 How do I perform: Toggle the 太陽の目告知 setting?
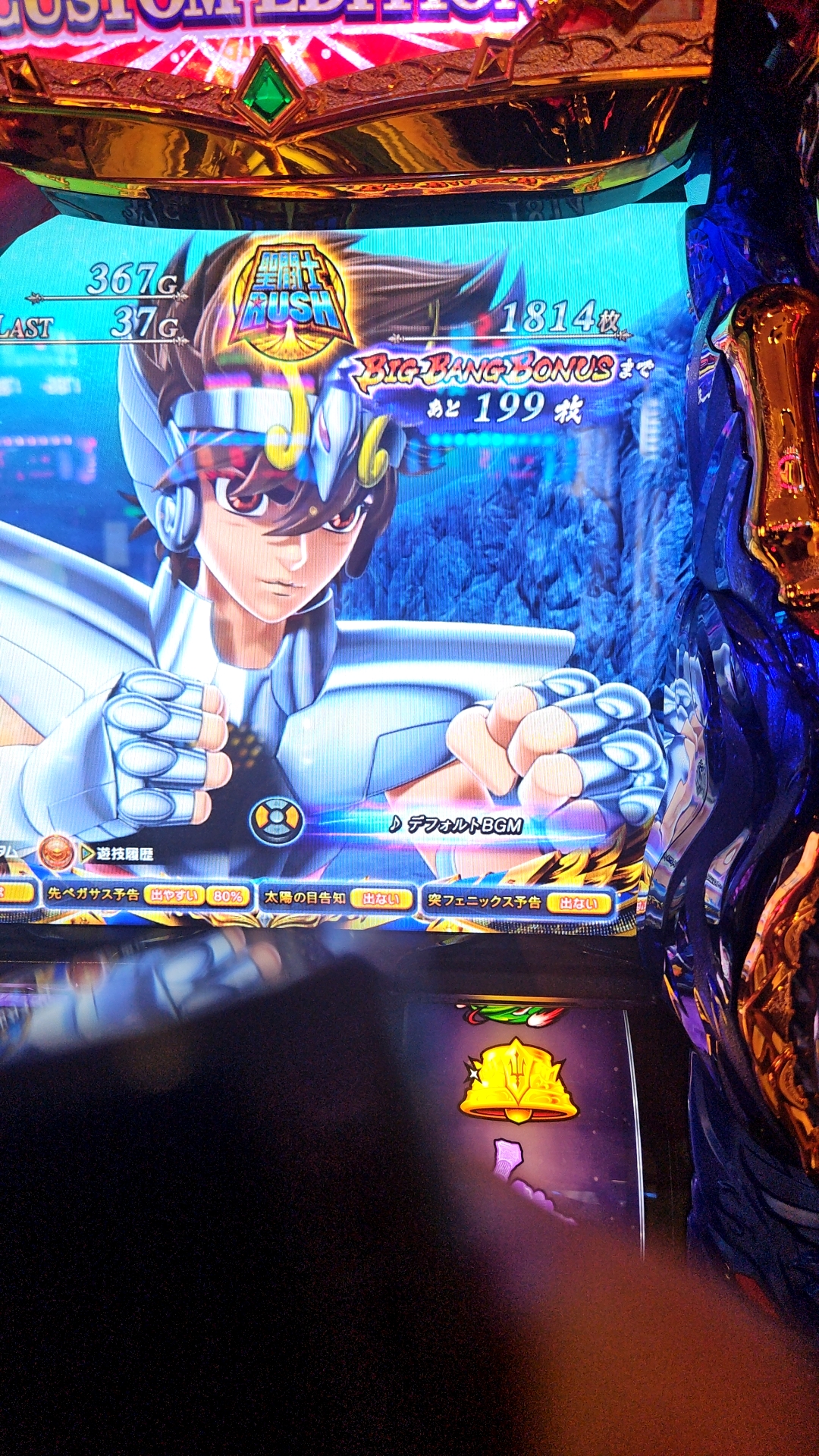pyautogui.click(x=337, y=899)
